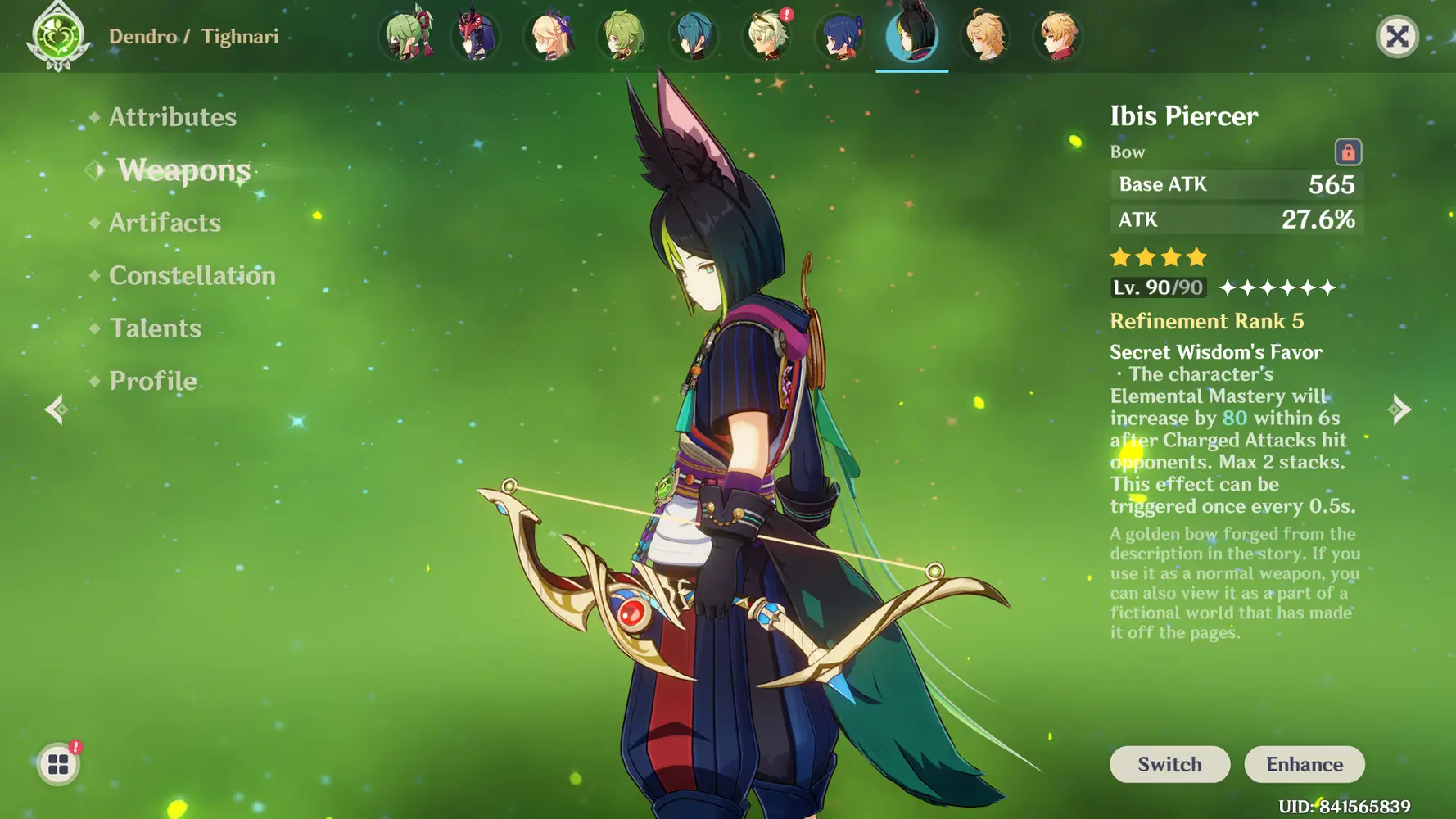
Task: Select Xingqiu's blue-haired portrait icon
Action: pyautogui.click(x=839, y=36)
